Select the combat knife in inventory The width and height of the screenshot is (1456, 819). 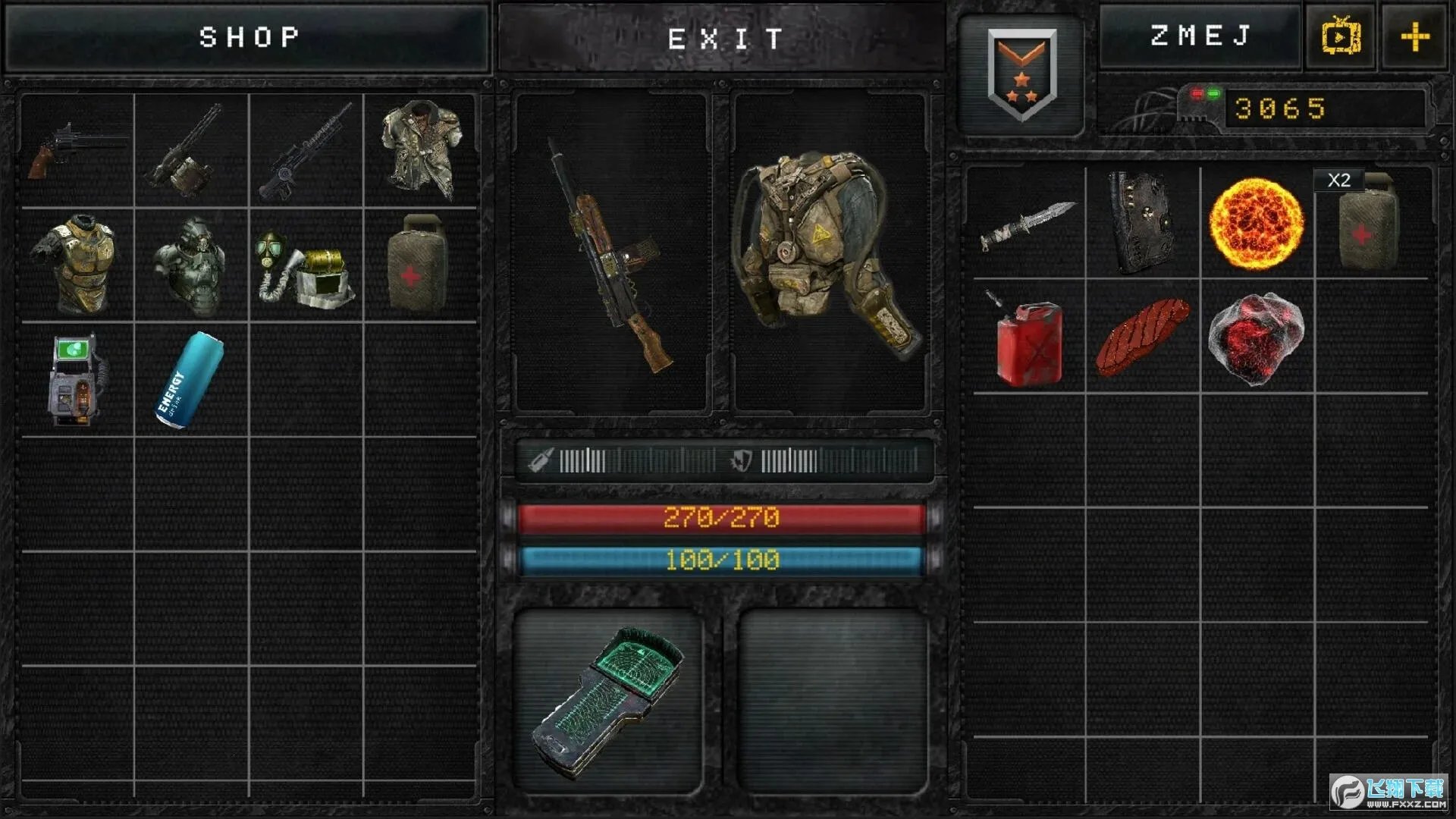click(1028, 224)
